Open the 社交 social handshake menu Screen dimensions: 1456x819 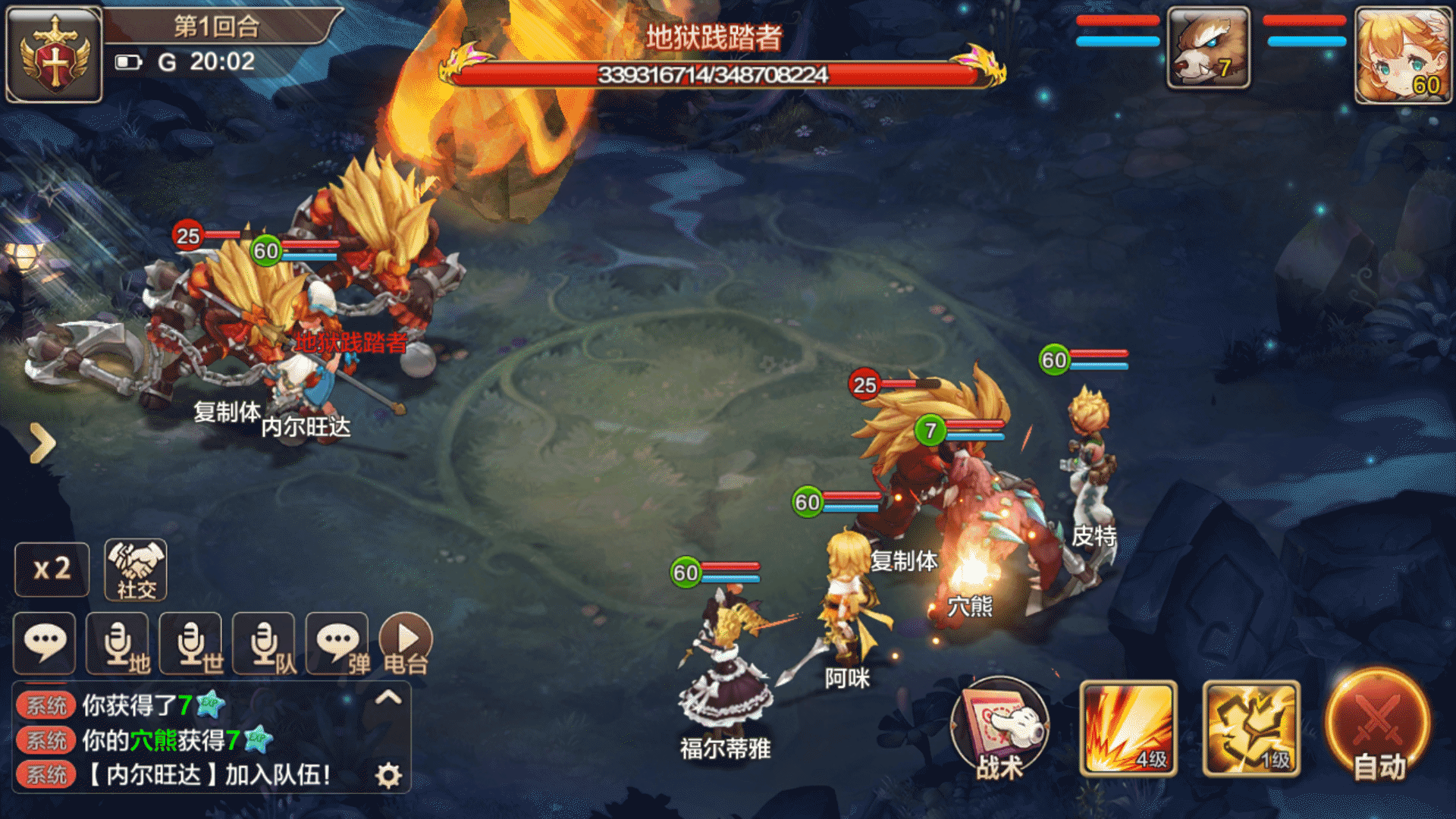136,570
